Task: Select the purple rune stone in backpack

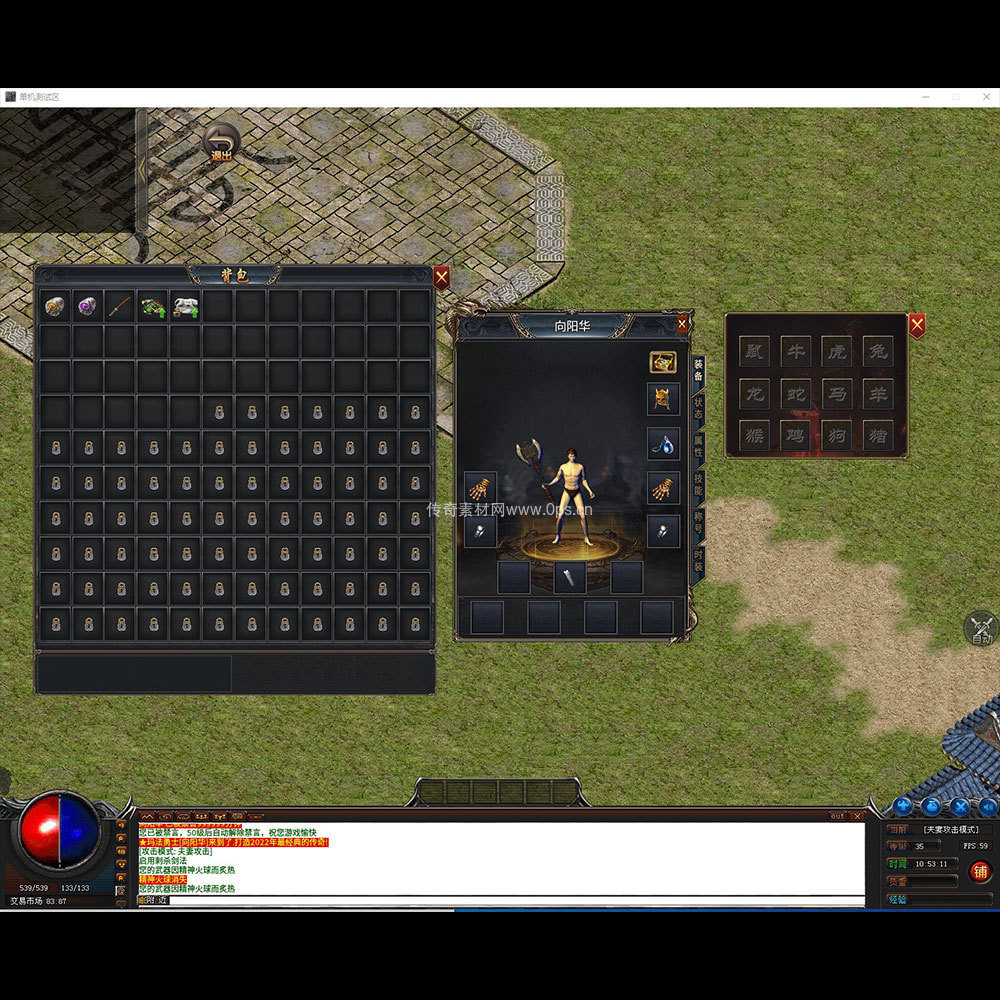Action: click(88, 306)
